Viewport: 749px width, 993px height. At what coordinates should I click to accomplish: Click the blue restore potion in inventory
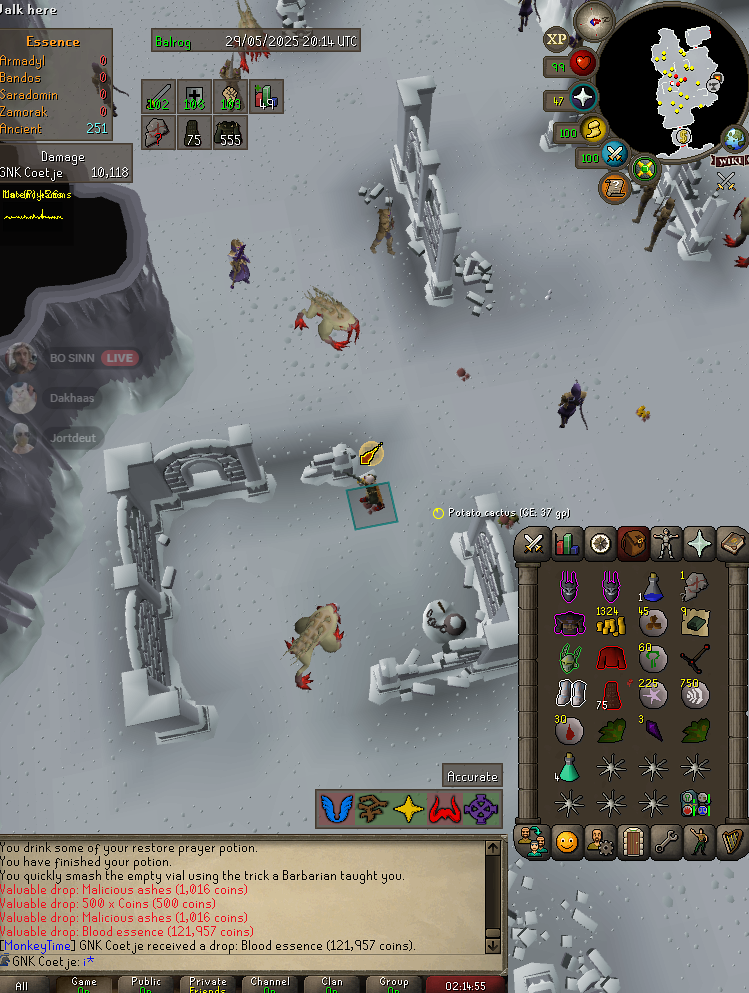point(651,587)
